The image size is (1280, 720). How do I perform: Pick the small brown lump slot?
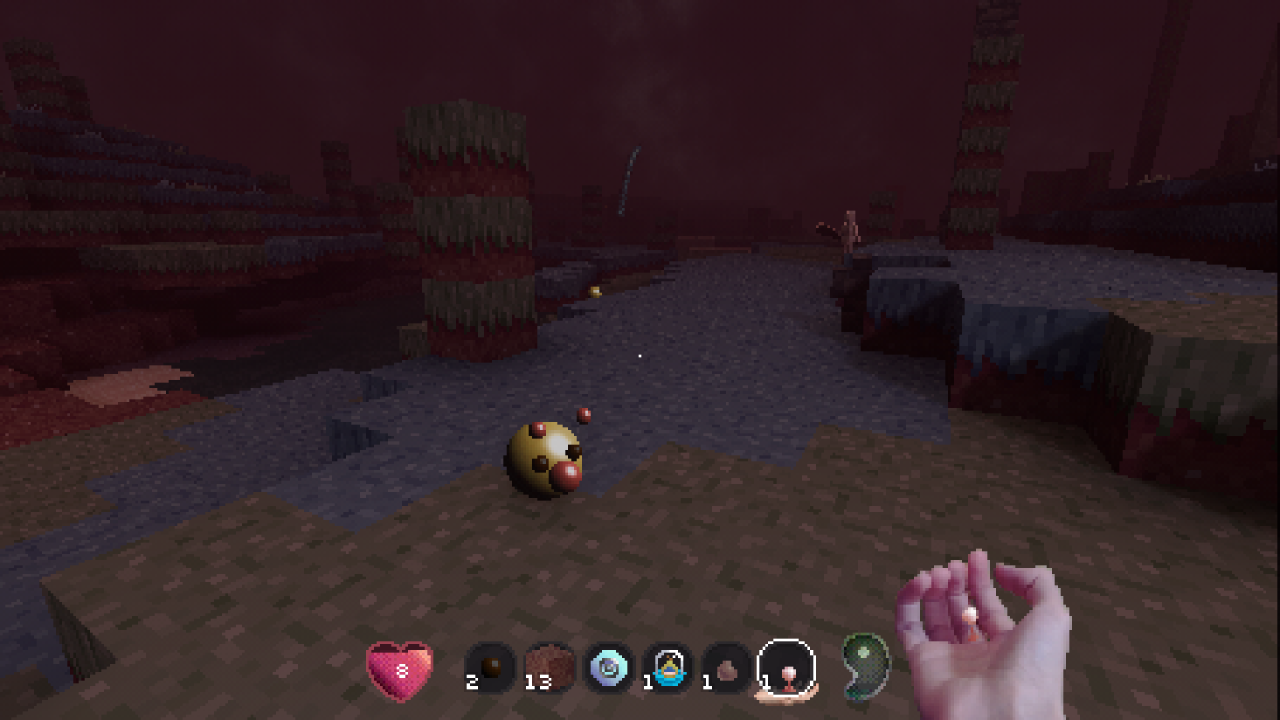coord(727,668)
